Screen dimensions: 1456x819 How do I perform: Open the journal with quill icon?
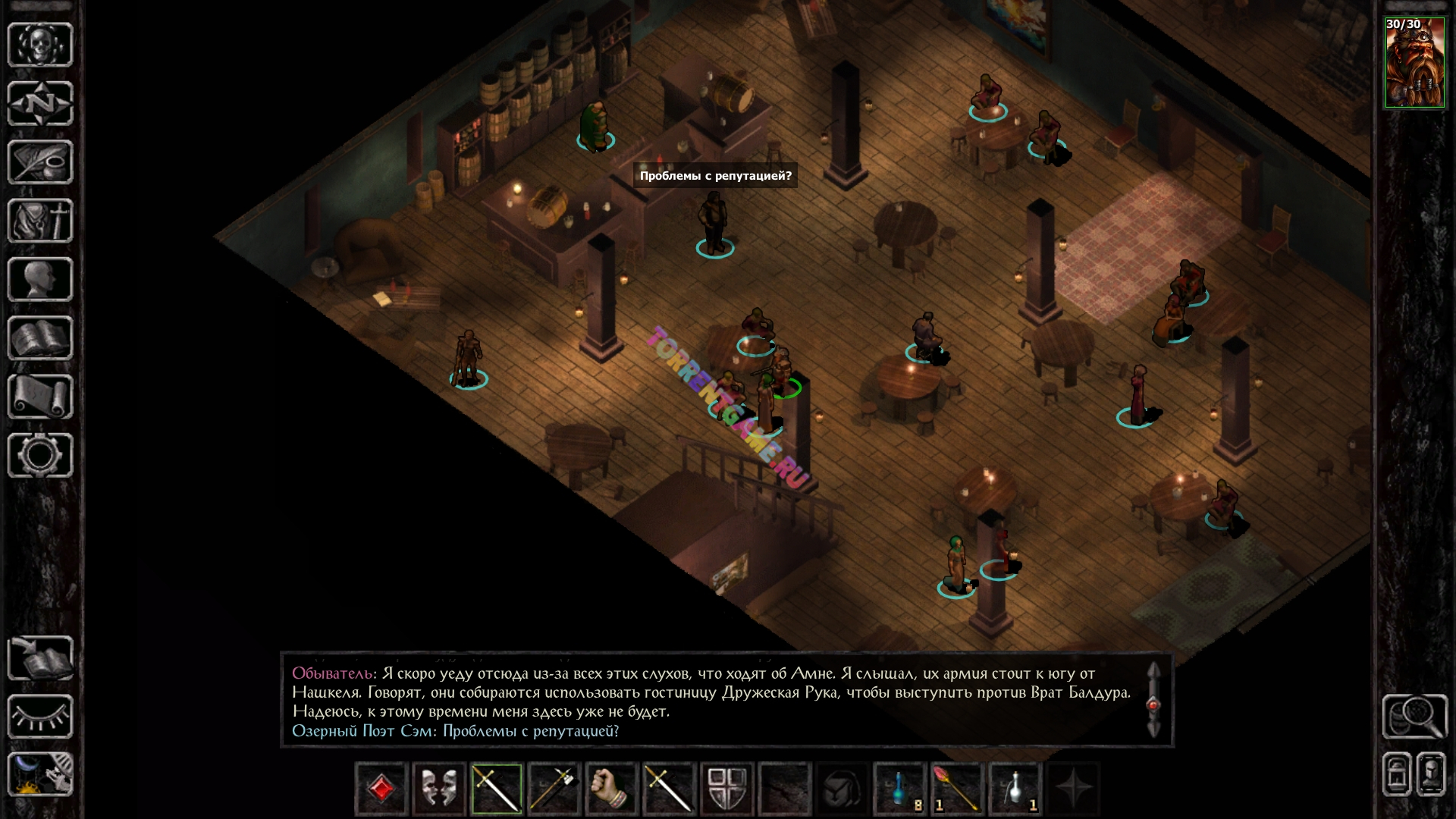click(x=40, y=162)
